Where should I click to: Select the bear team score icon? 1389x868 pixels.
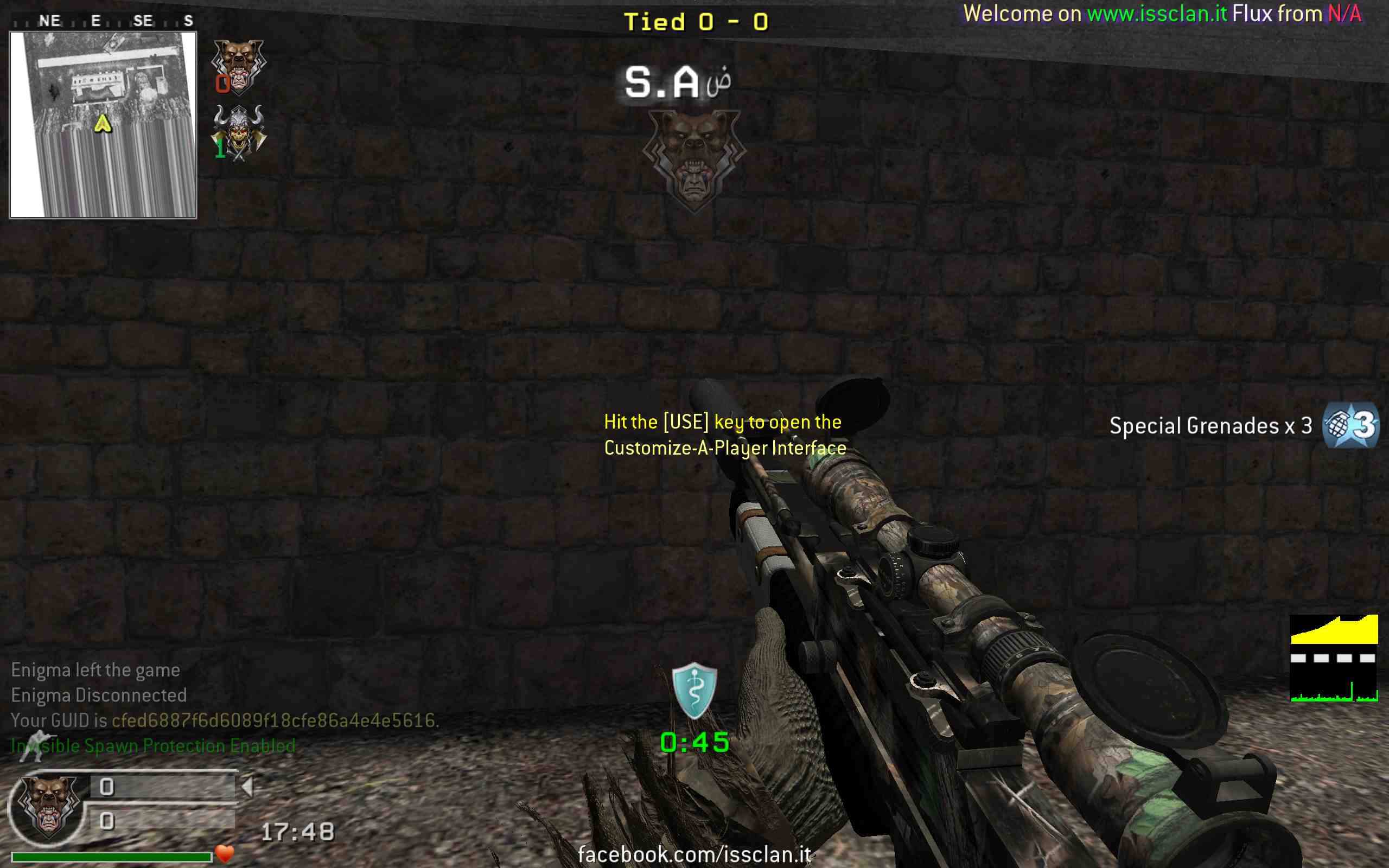pyautogui.click(x=238, y=66)
